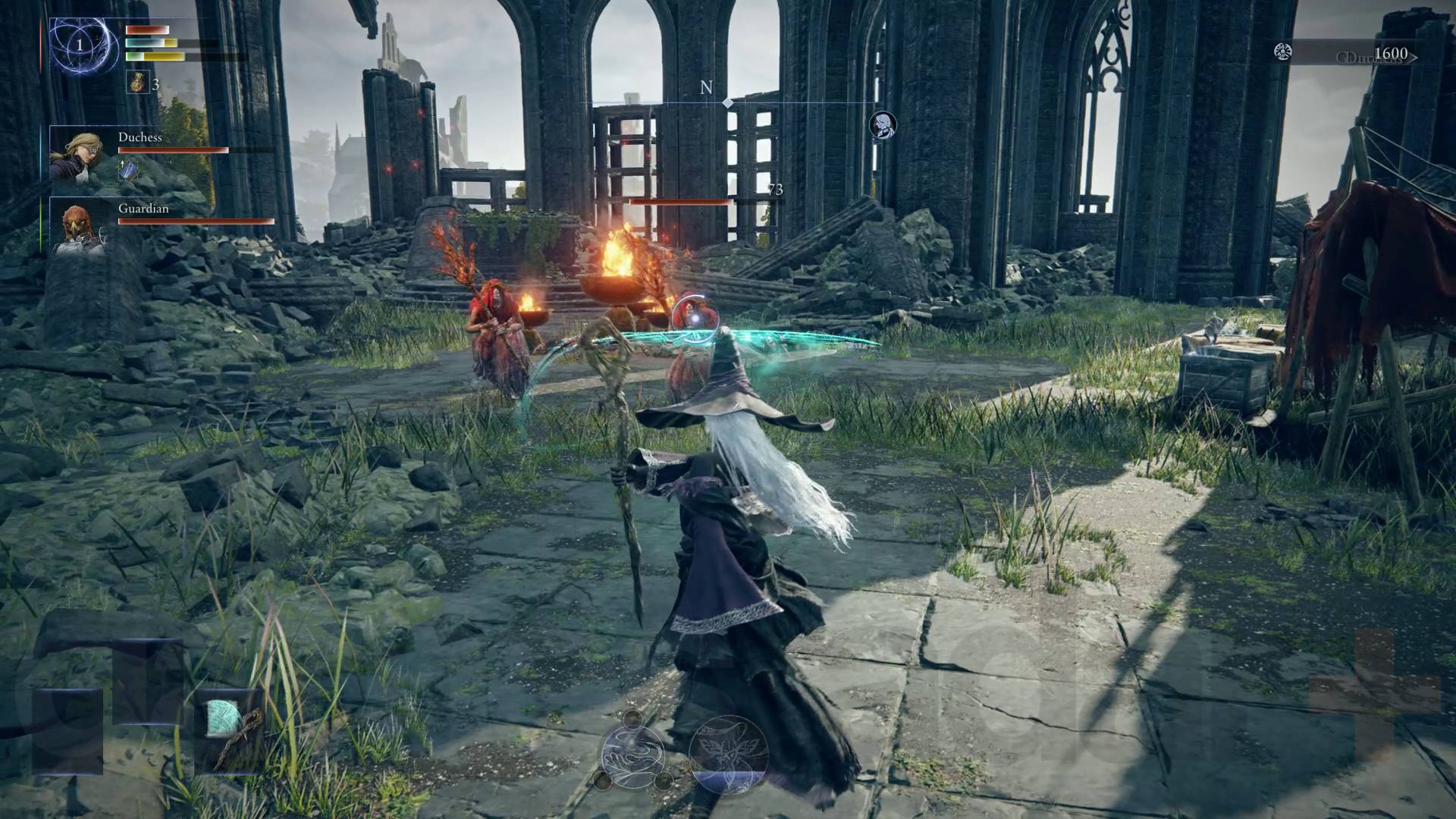Click the blue buff icon under Duchess
The width and height of the screenshot is (1456, 819).
pos(127,170)
